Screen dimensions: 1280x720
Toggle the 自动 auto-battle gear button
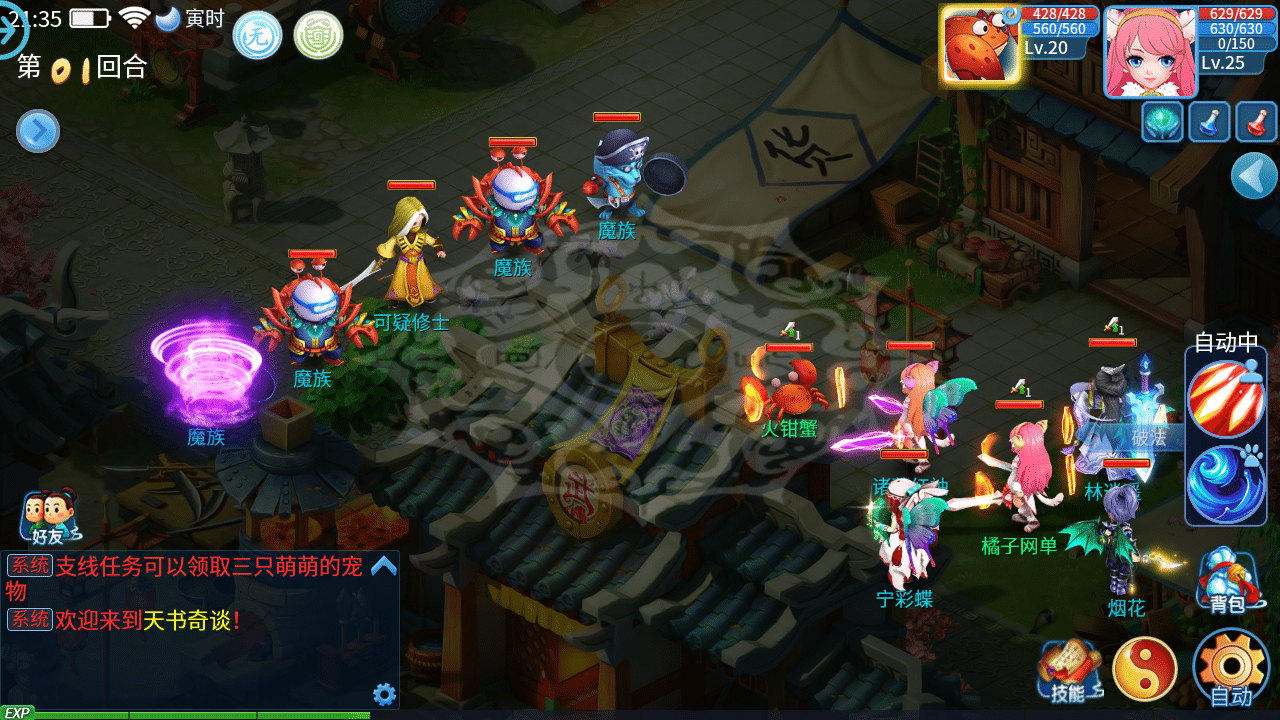[x=1230, y=668]
